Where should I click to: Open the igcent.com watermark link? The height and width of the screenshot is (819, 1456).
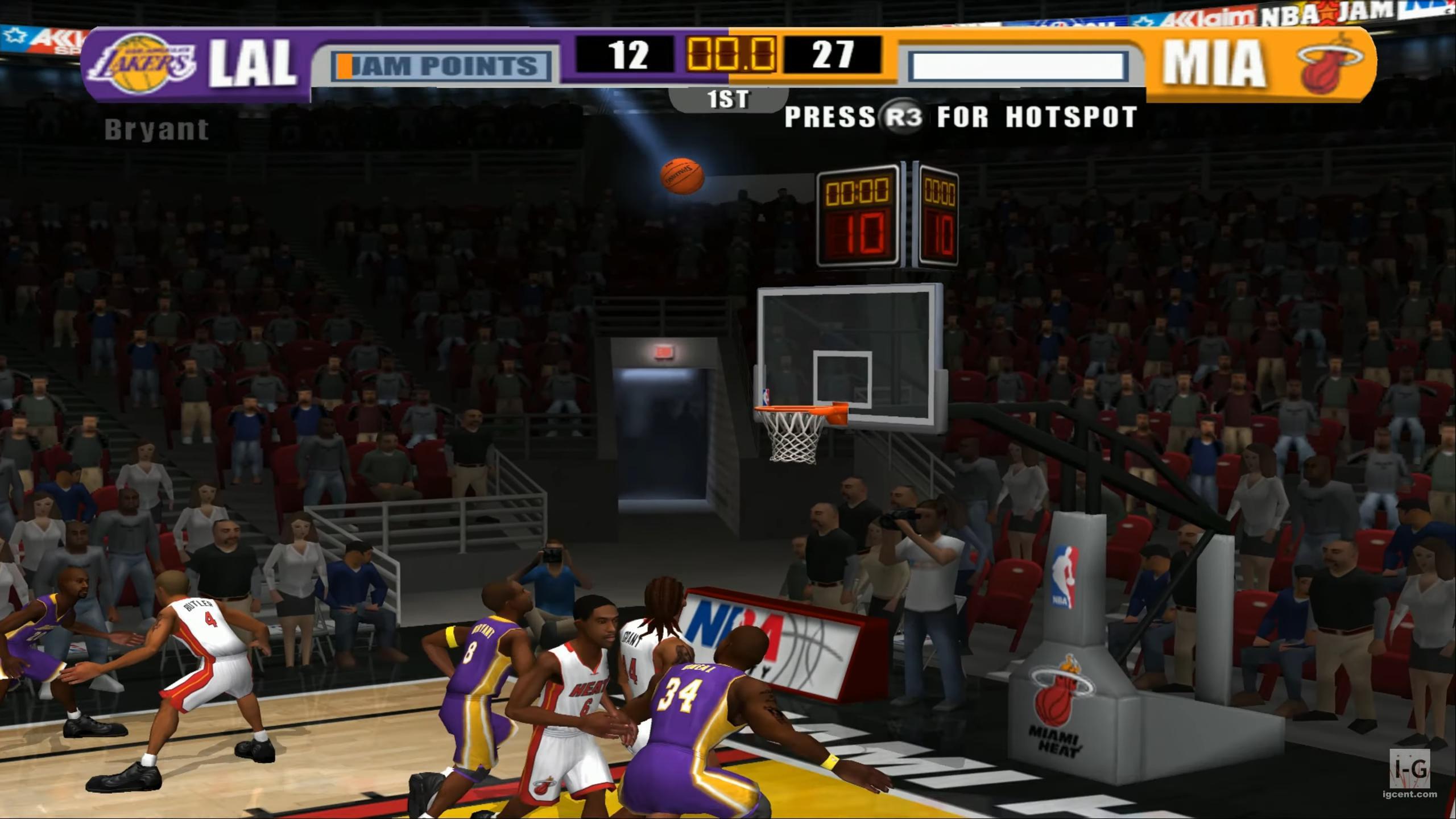[1408, 793]
